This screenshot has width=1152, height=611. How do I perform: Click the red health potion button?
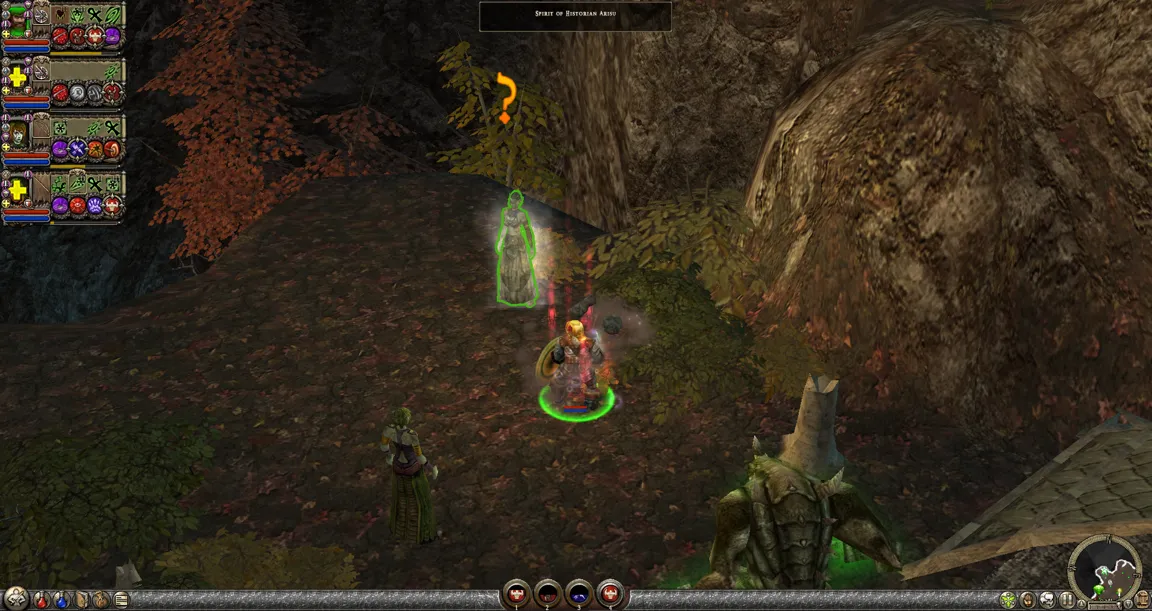pyautogui.click(x=41, y=600)
